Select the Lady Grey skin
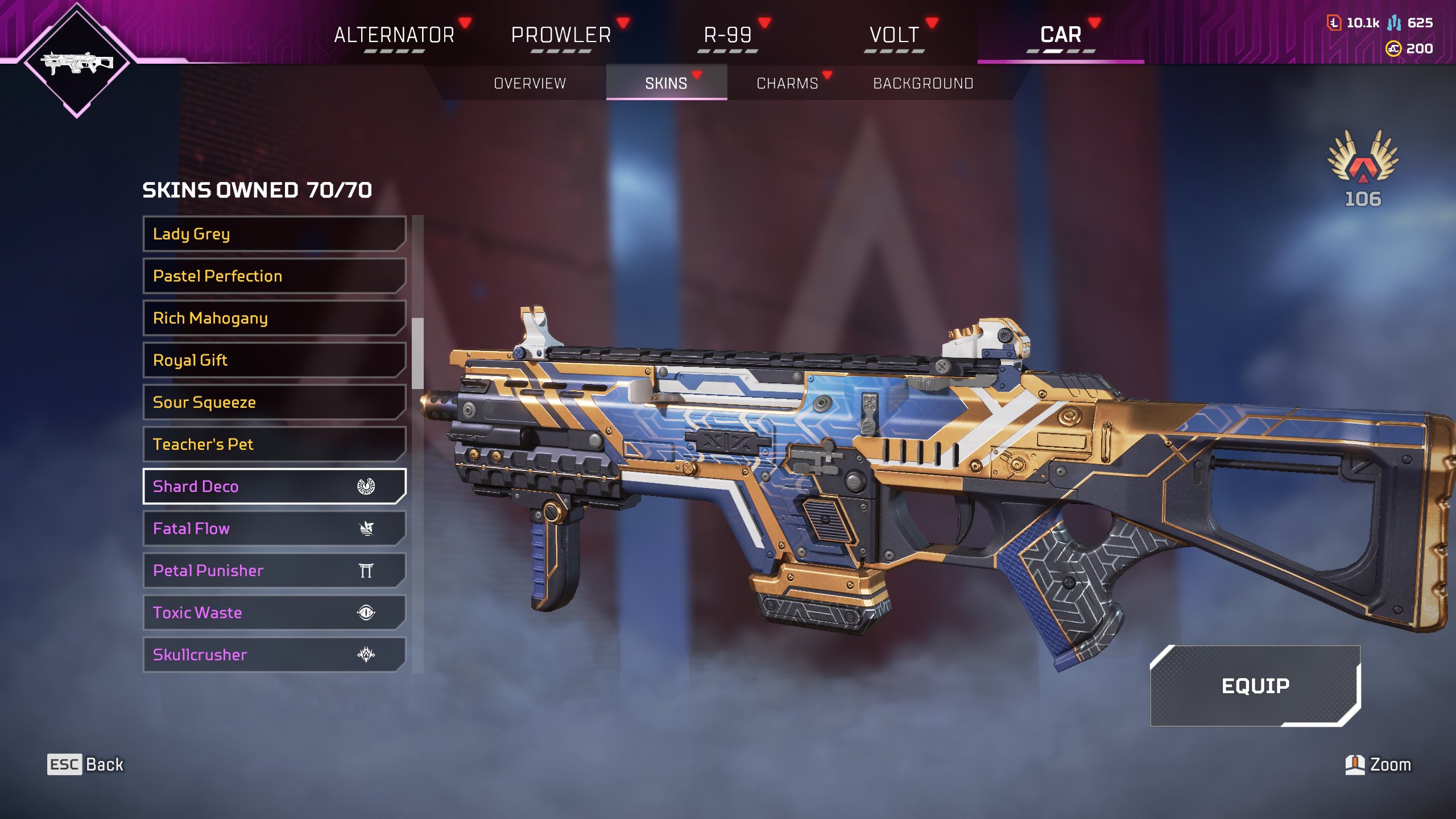Viewport: 1456px width, 819px height. click(274, 234)
